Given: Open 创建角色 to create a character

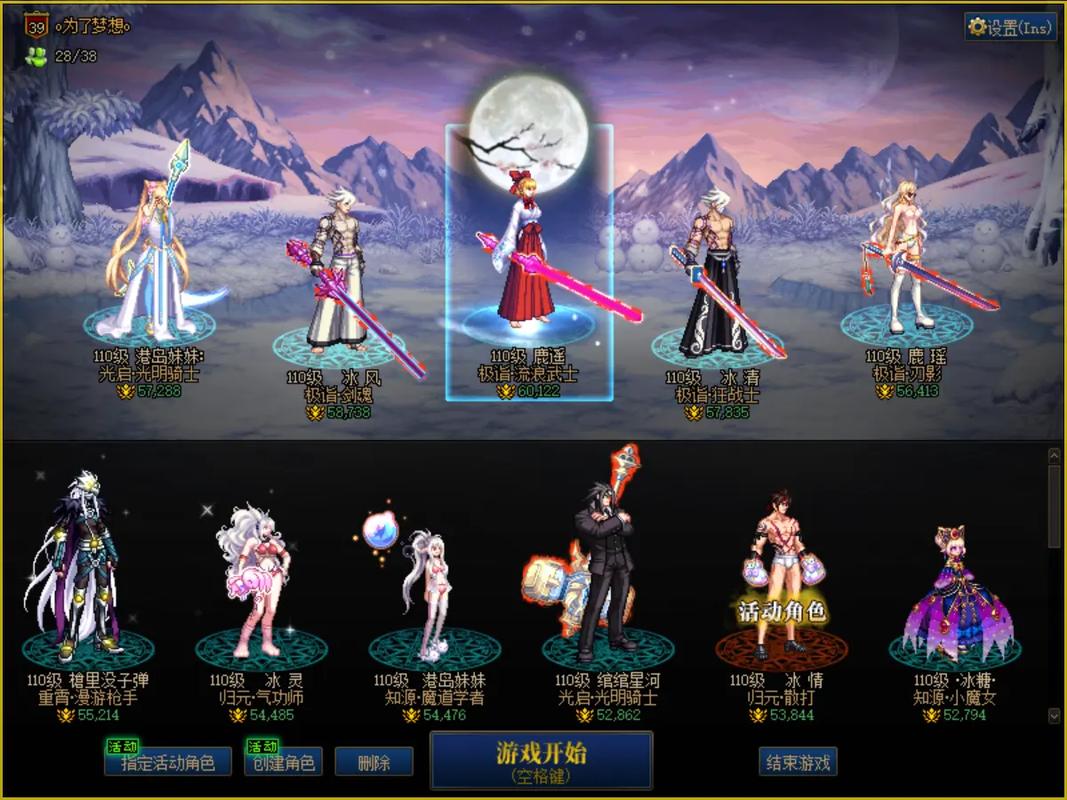Looking at the screenshot, I should point(280,762).
